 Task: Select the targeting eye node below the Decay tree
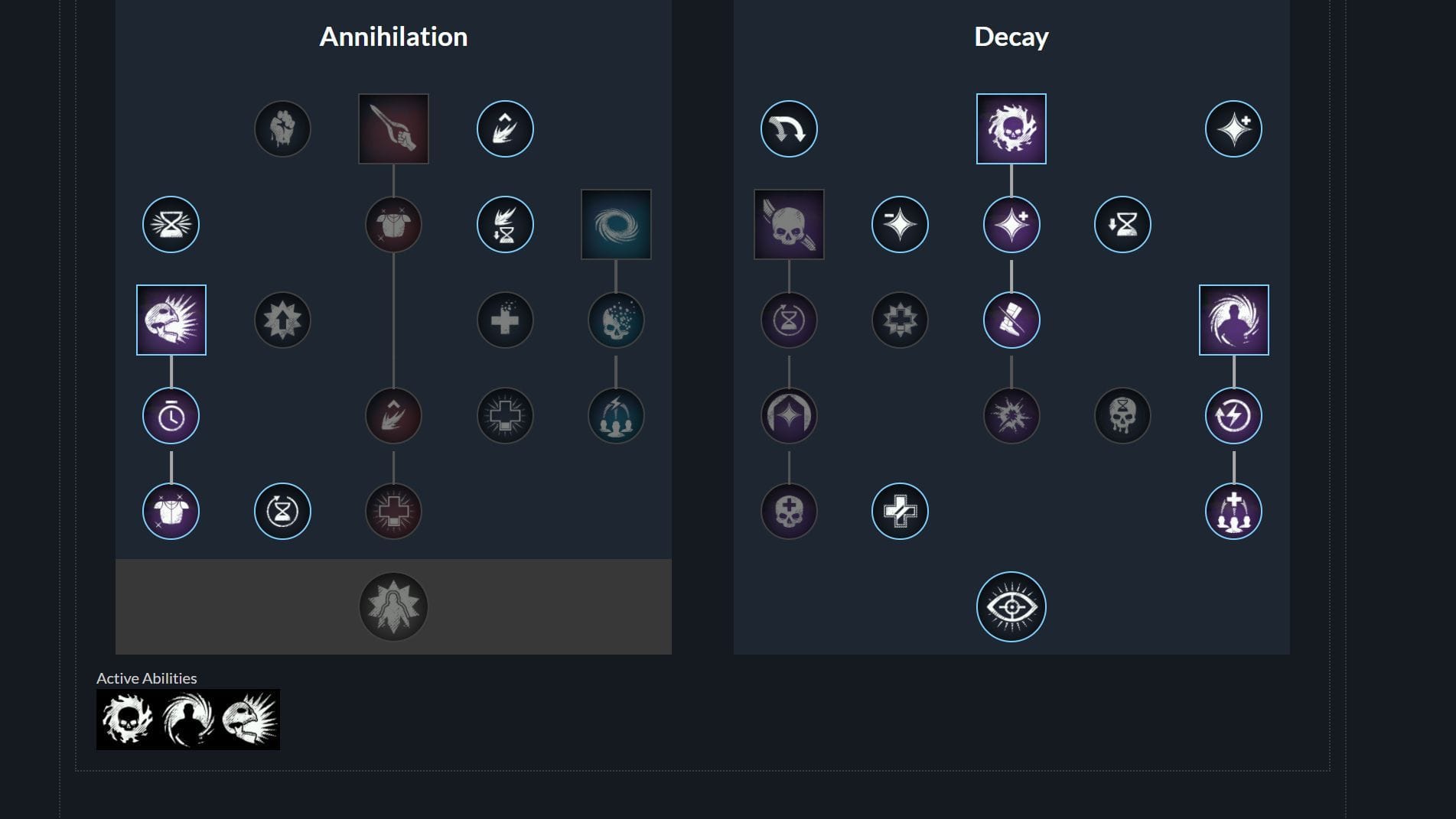[x=1011, y=605]
